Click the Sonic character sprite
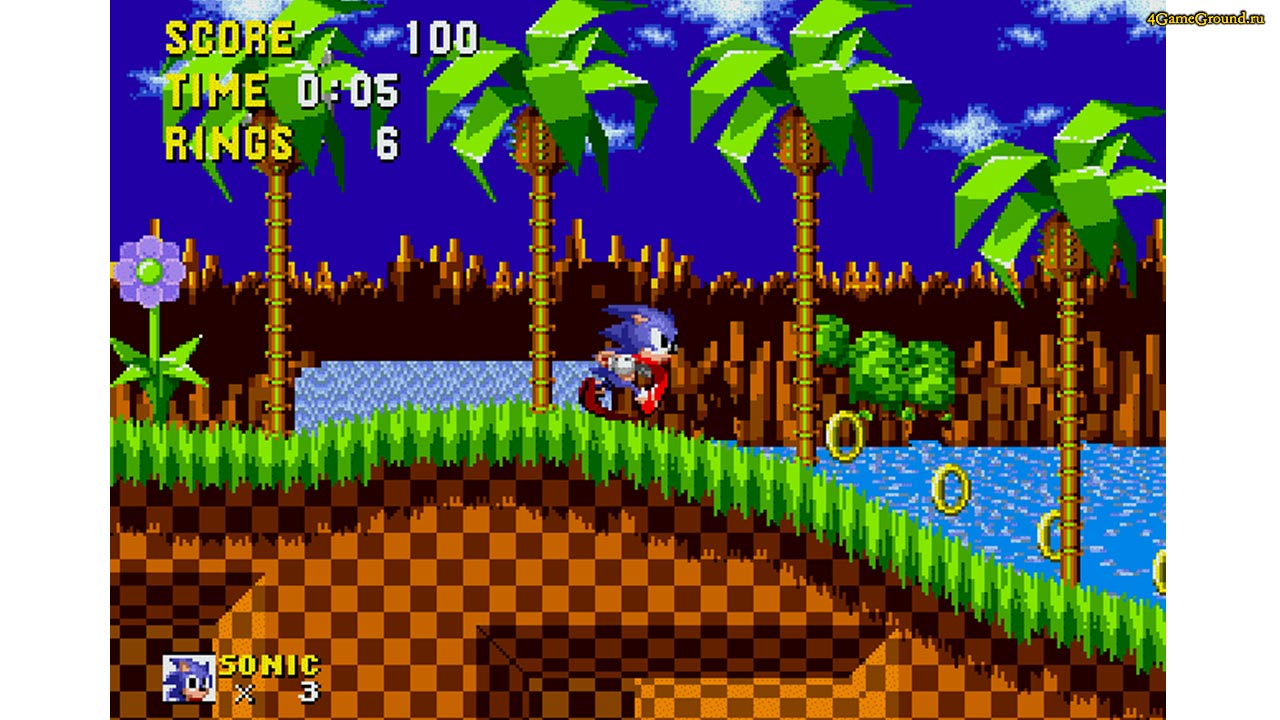 point(630,360)
